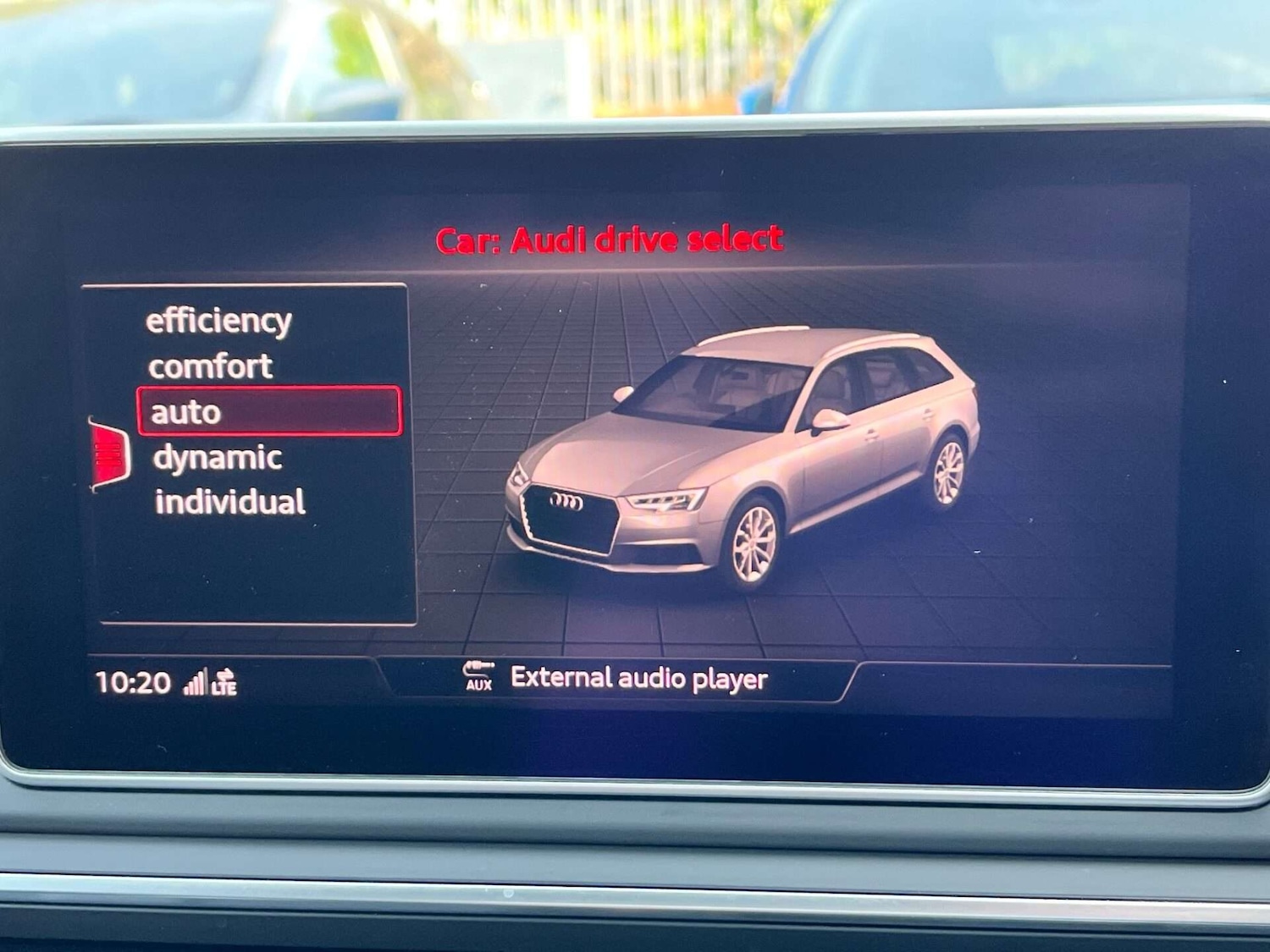Click the clock reading 10:20
1270x952 pixels.
coord(131,680)
